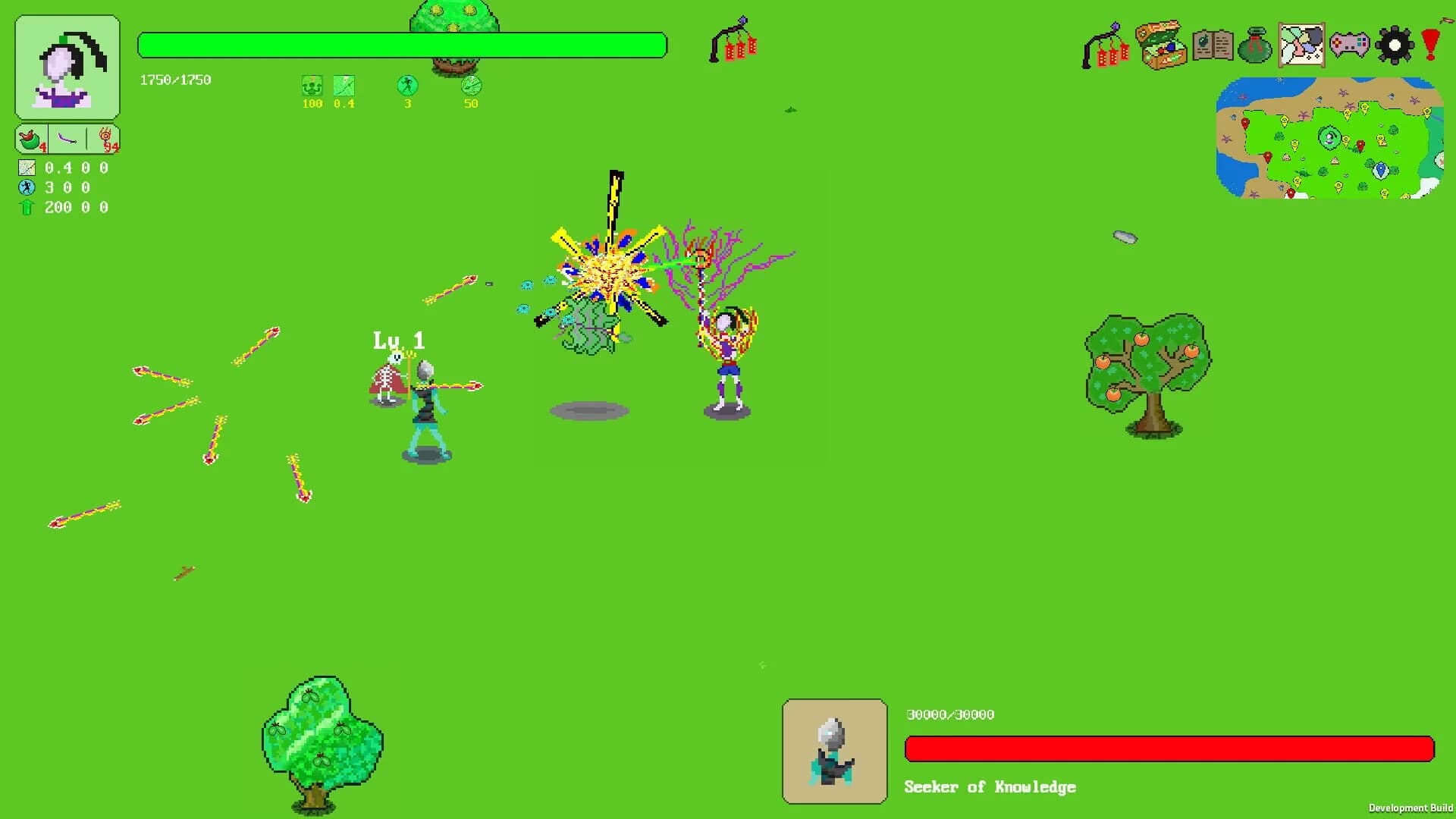This screenshot has width=1456, height=819.
Task: Click the flaming orb slot showing 94
Action: 106,137
